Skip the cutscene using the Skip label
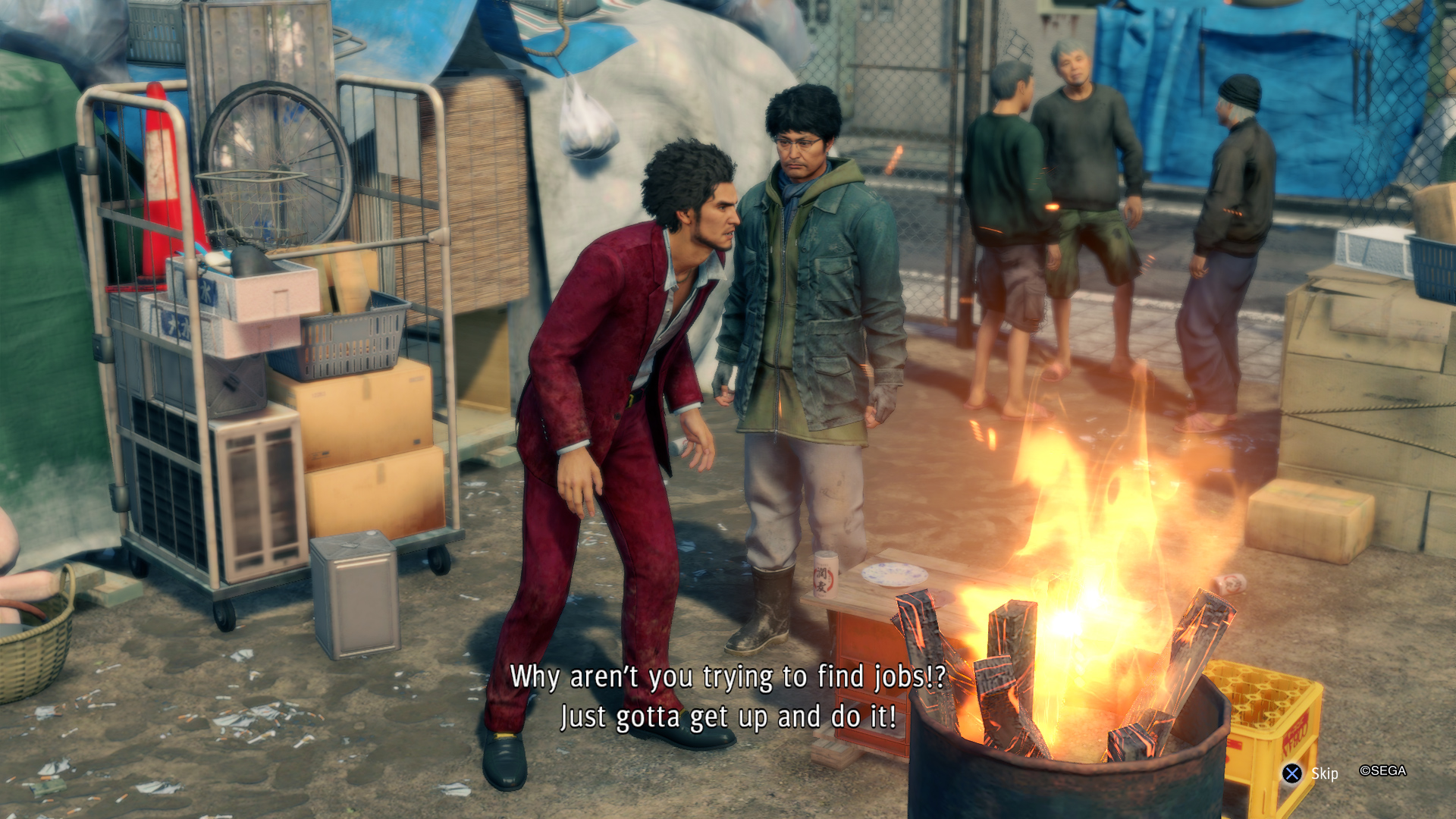Screen dimensions: 1456x819 [1324, 773]
